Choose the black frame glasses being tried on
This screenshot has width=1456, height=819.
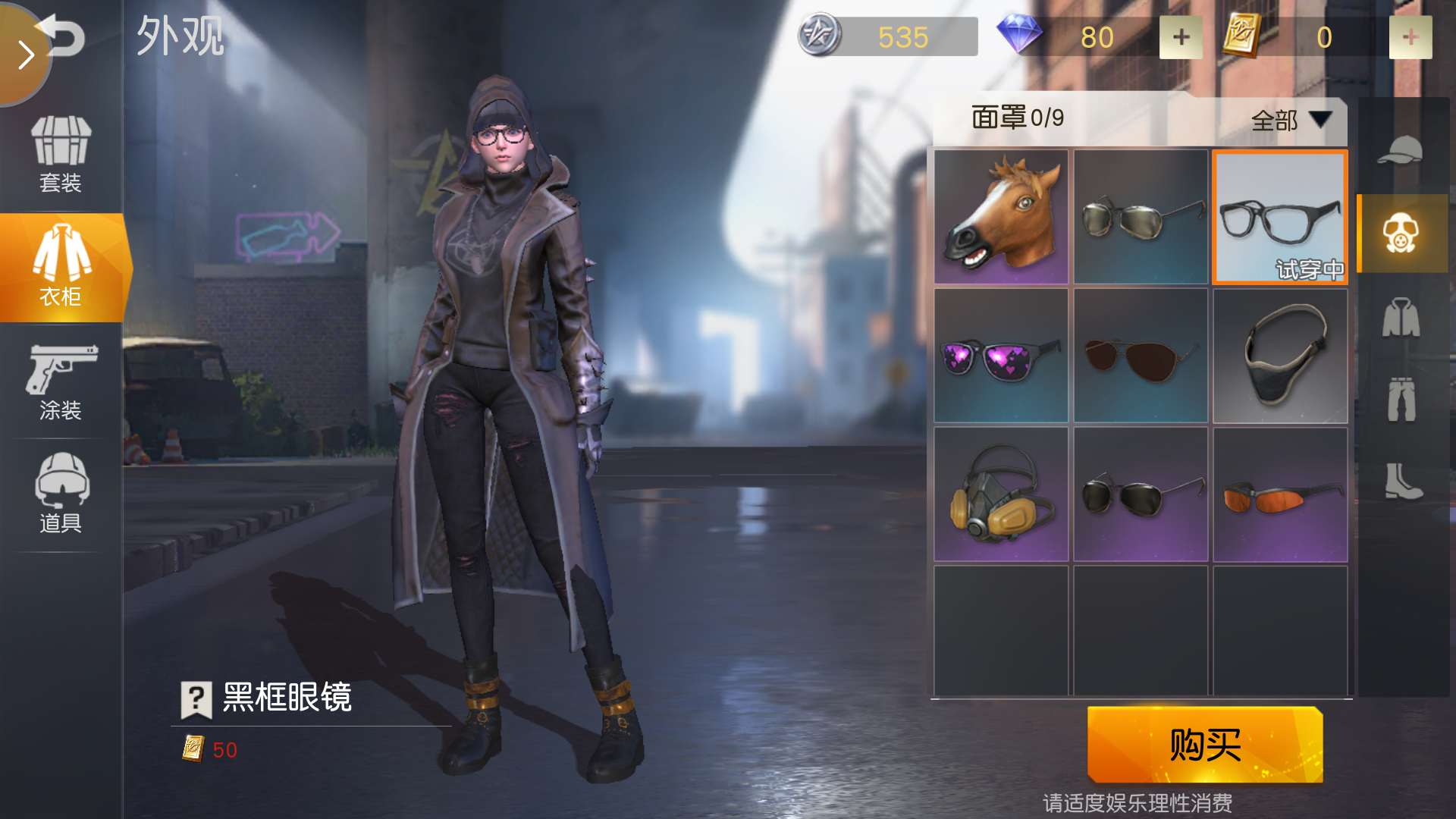point(1280,217)
